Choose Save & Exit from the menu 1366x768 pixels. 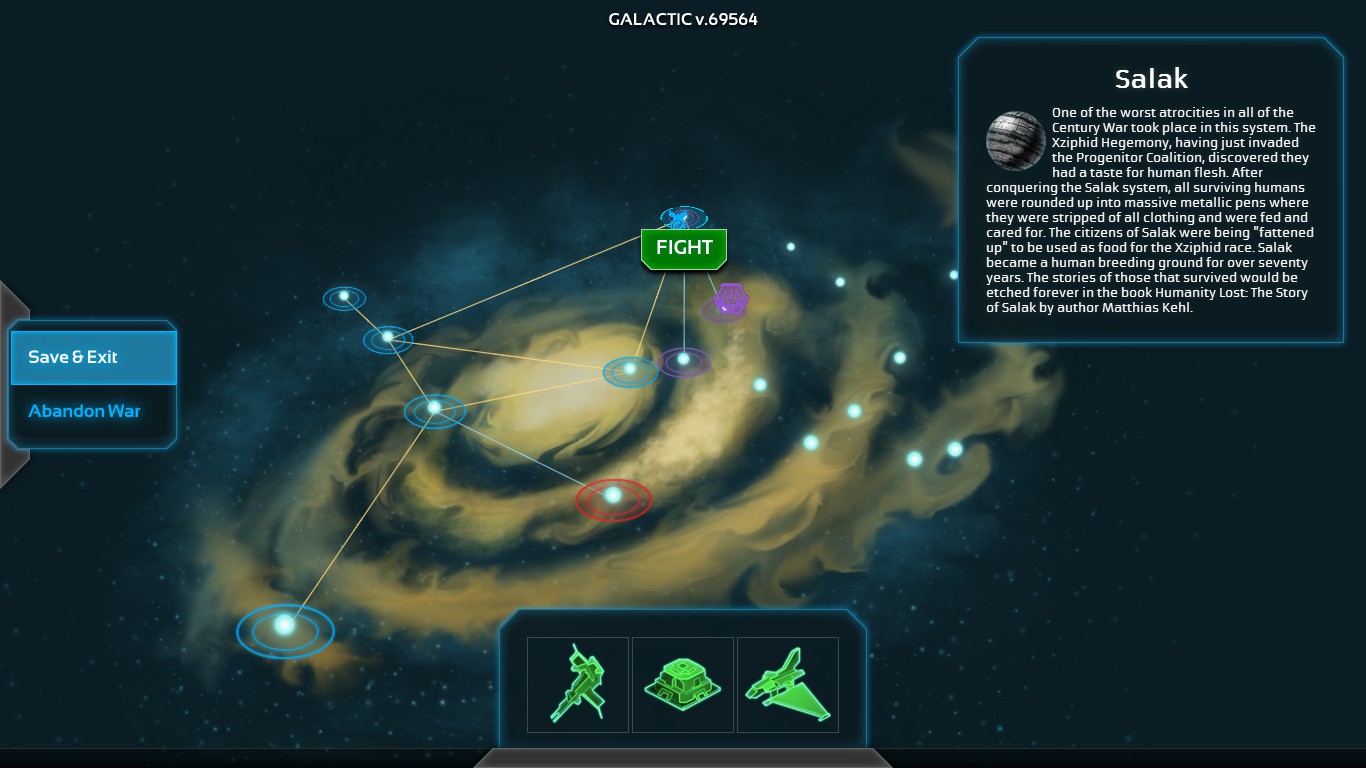pos(93,357)
